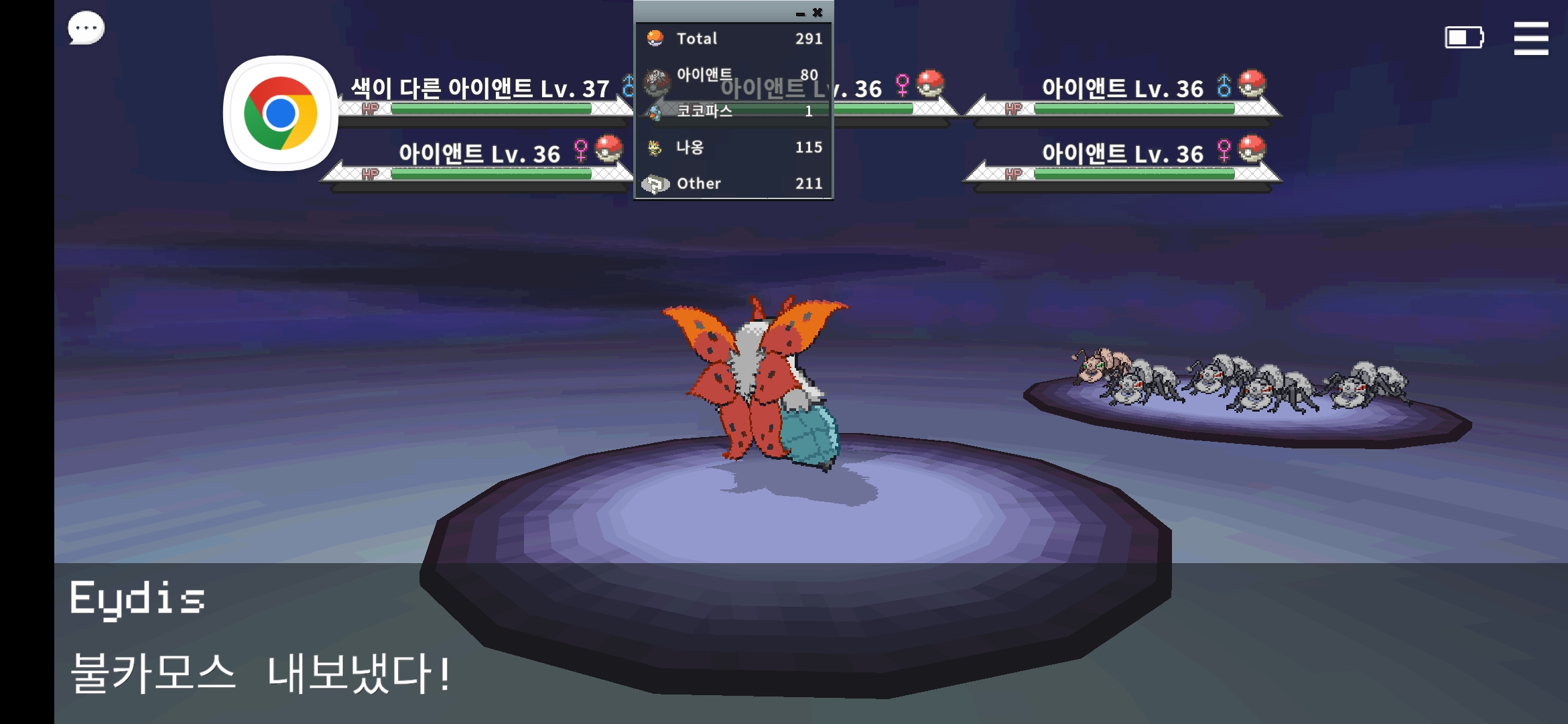Minimize the encounter counter window
The height and width of the screenshot is (724, 1568).
point(800,13)
